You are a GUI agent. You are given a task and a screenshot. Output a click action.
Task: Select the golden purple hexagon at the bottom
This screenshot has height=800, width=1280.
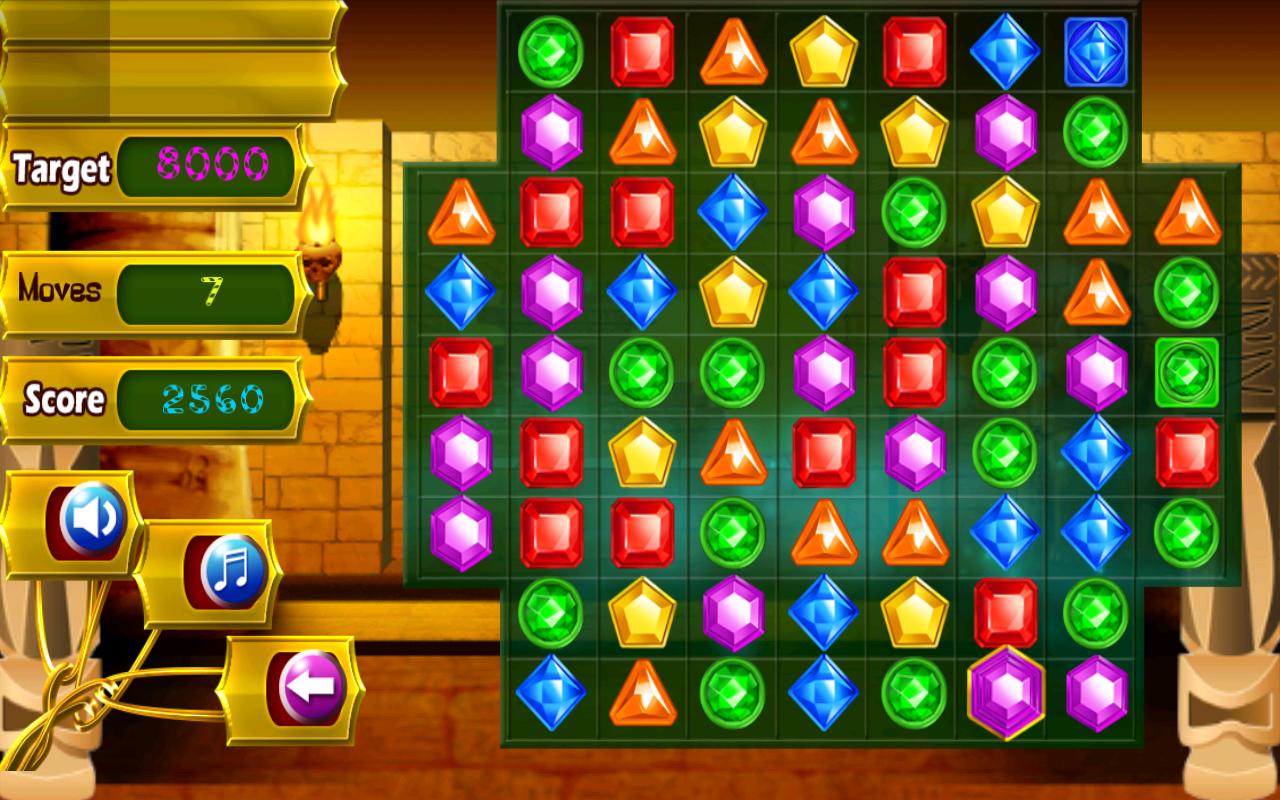[x=1005, y=691]
